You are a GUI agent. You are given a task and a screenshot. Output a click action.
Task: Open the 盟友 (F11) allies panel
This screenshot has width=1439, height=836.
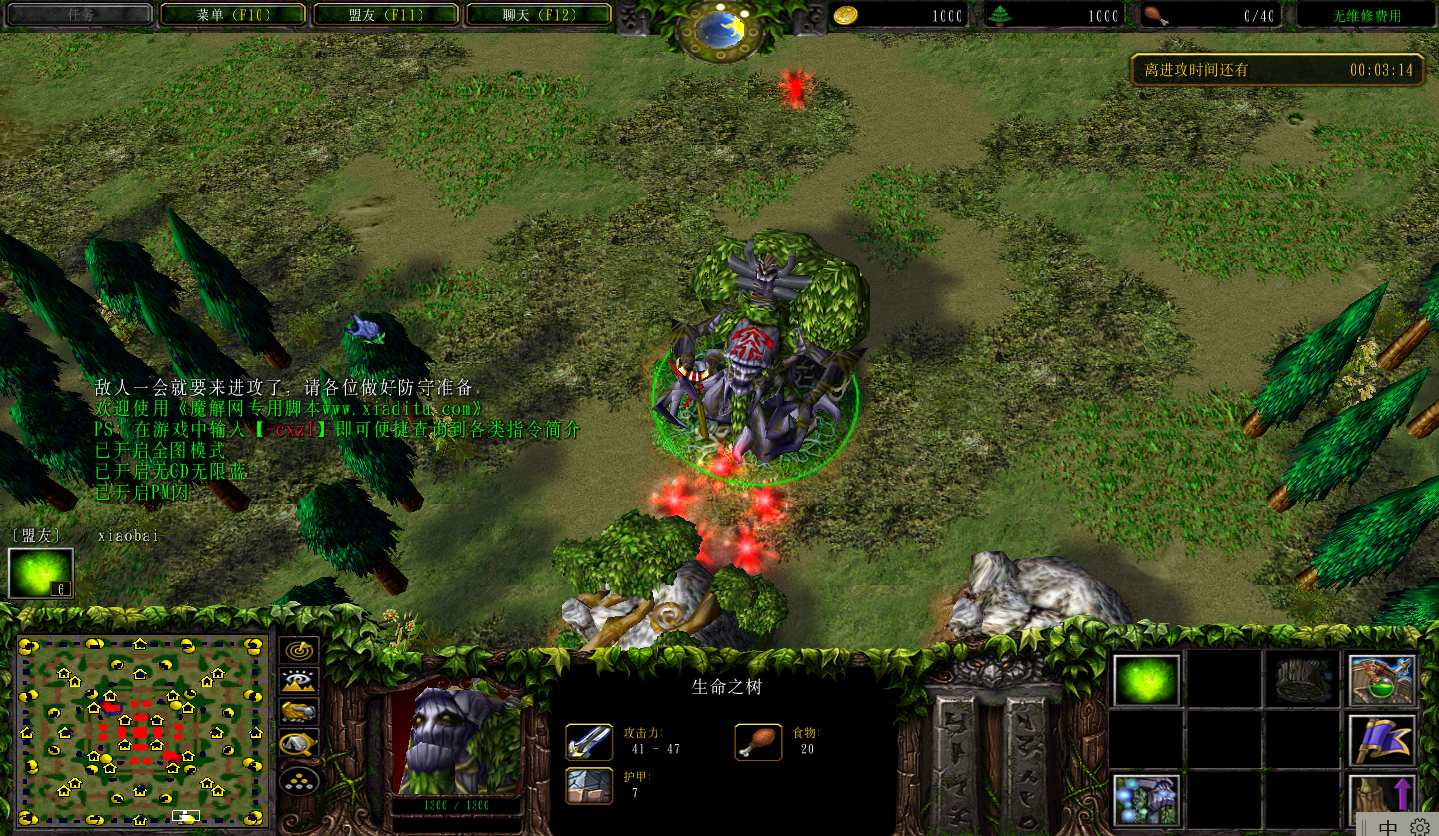[x=385, y=15]
